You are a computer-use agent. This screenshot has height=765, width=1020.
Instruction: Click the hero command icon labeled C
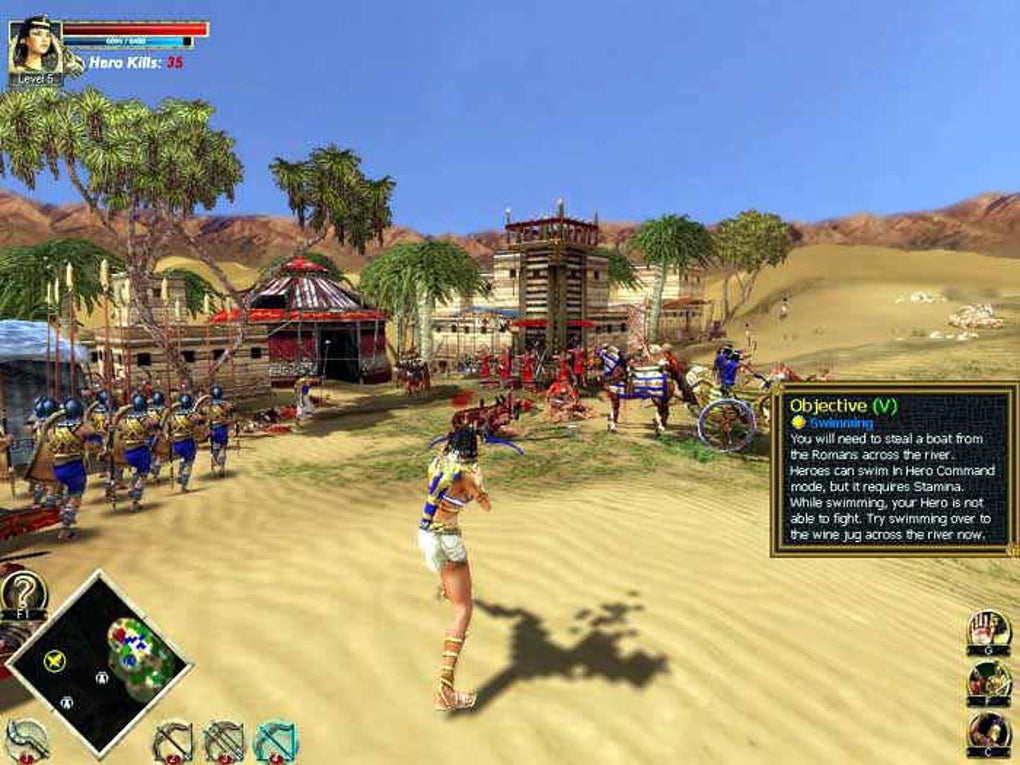[987, 733]
